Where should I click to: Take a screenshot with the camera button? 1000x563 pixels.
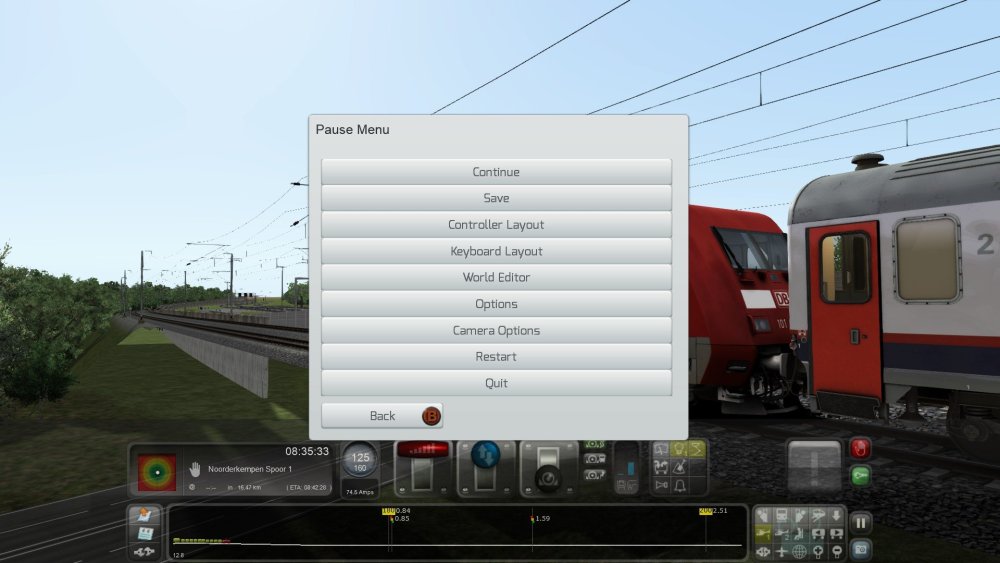[x=860, y=549]
